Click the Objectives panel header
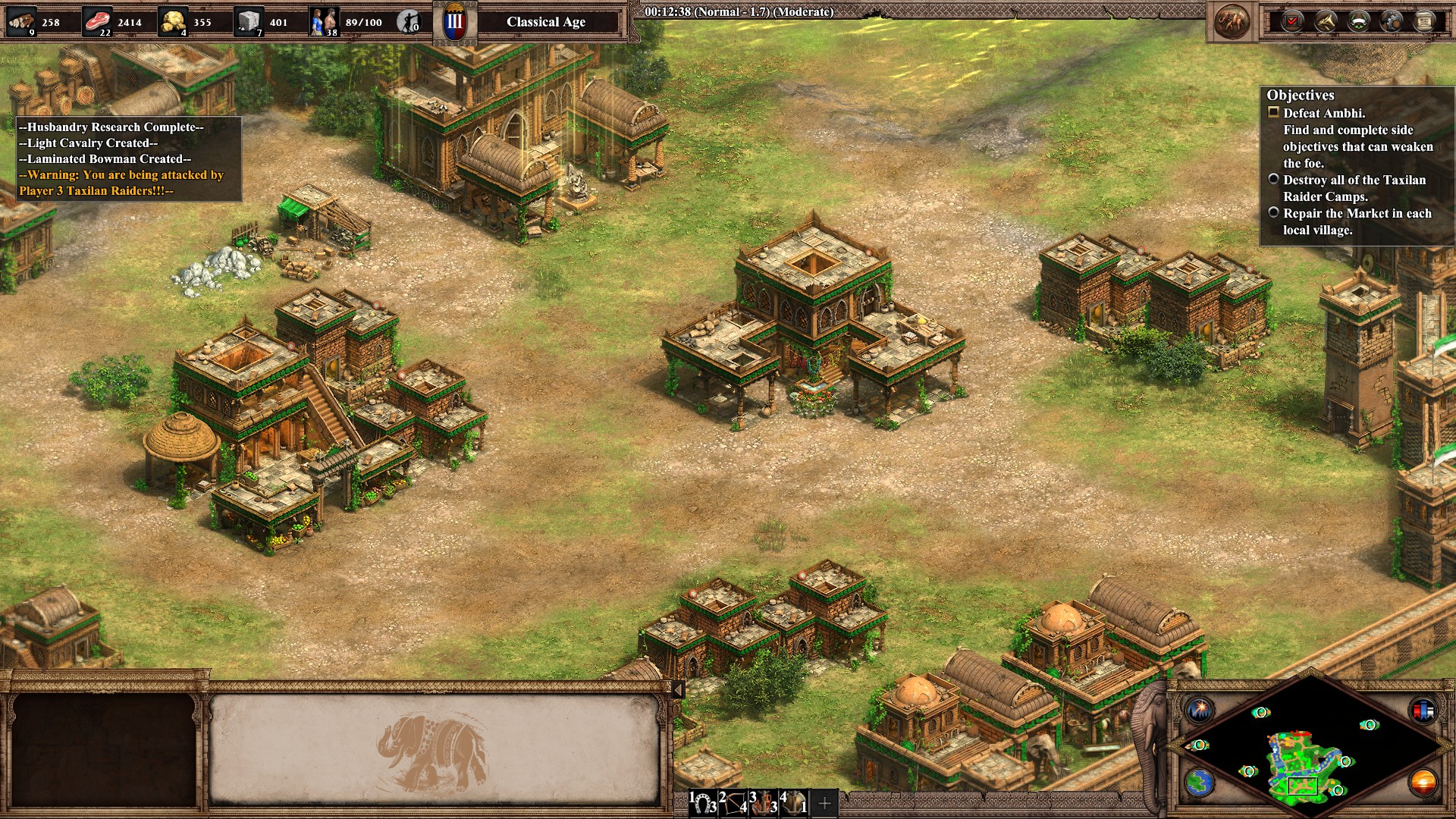Screen dimensions: 1456x819 click(x=1301, y=96)
